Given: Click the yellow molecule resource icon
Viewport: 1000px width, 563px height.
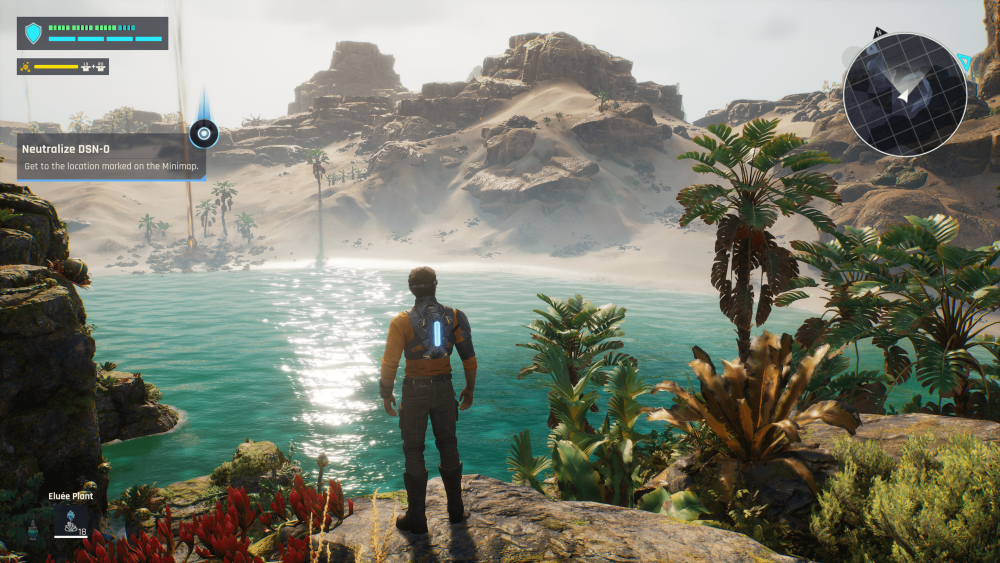Looking at the screenshot, I should (x=26, y=67).
